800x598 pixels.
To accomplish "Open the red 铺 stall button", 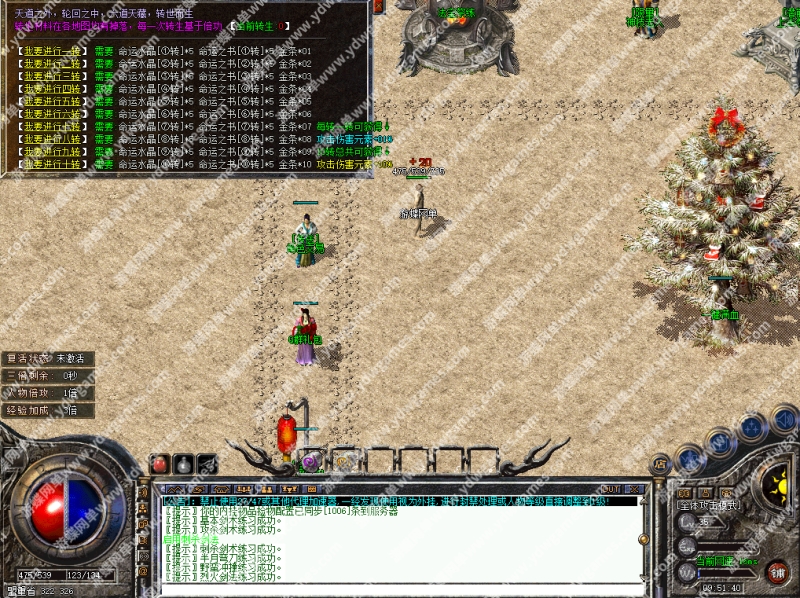I will [775, 572].
